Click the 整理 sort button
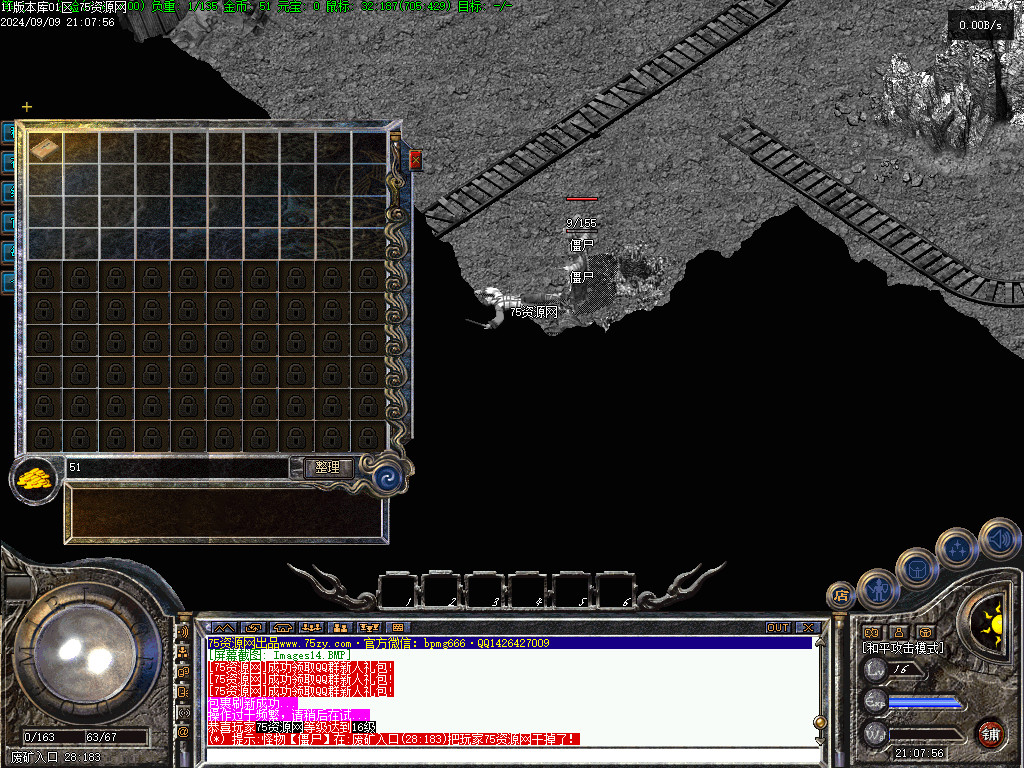This screenshot has width=1024, height=768. pos(327,467)
